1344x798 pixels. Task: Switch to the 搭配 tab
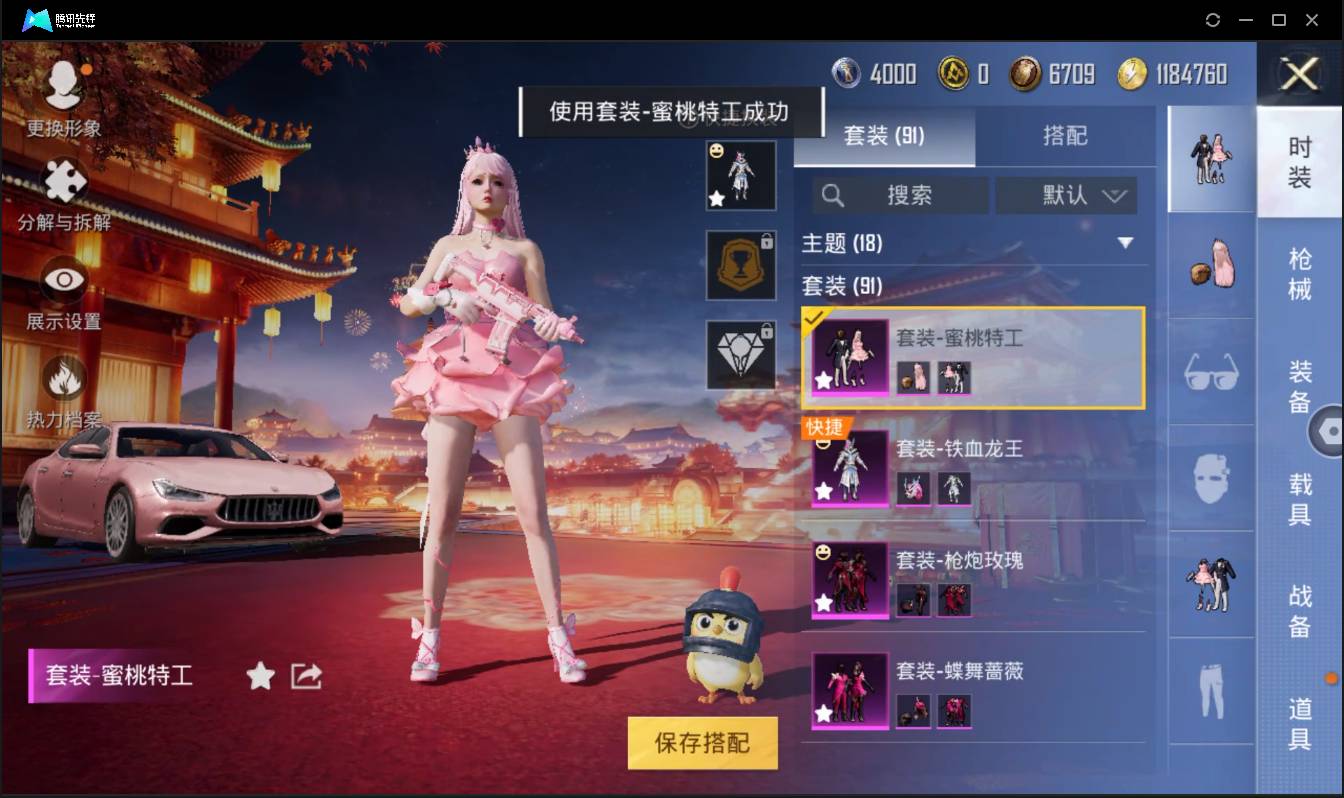1066,136
